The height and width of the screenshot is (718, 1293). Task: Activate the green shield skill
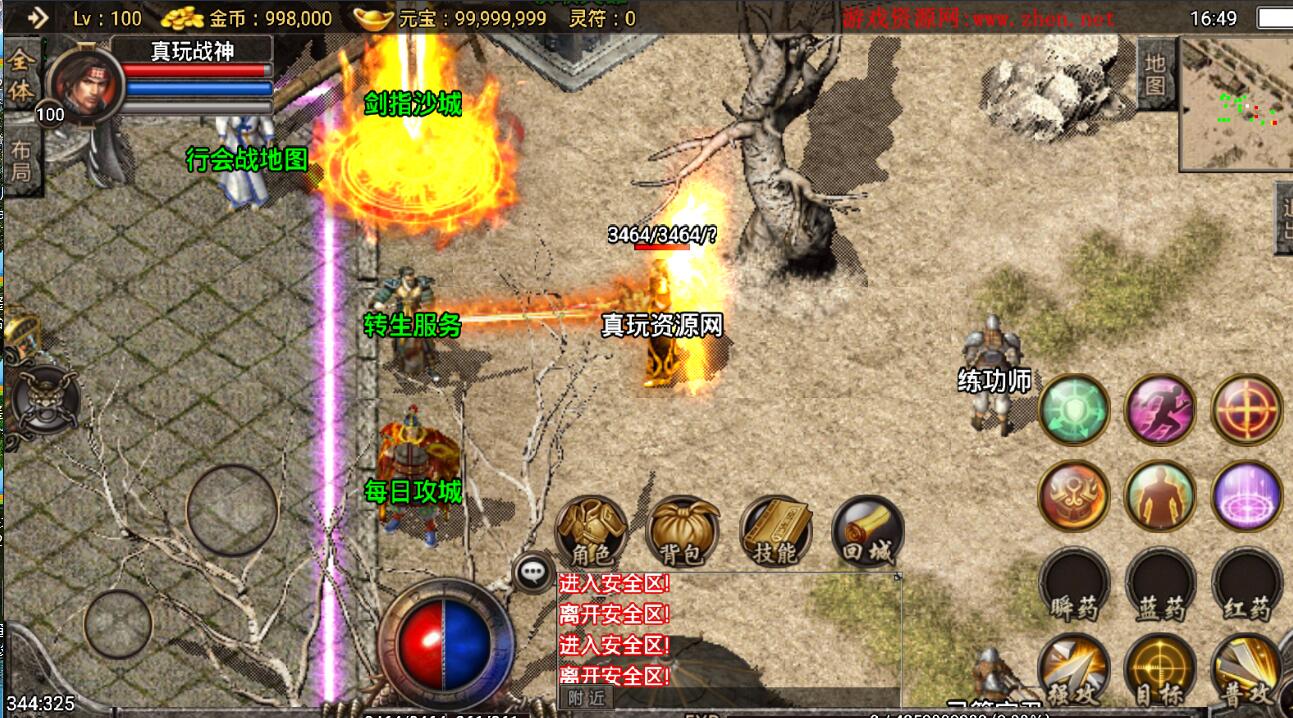[1074, 409]
